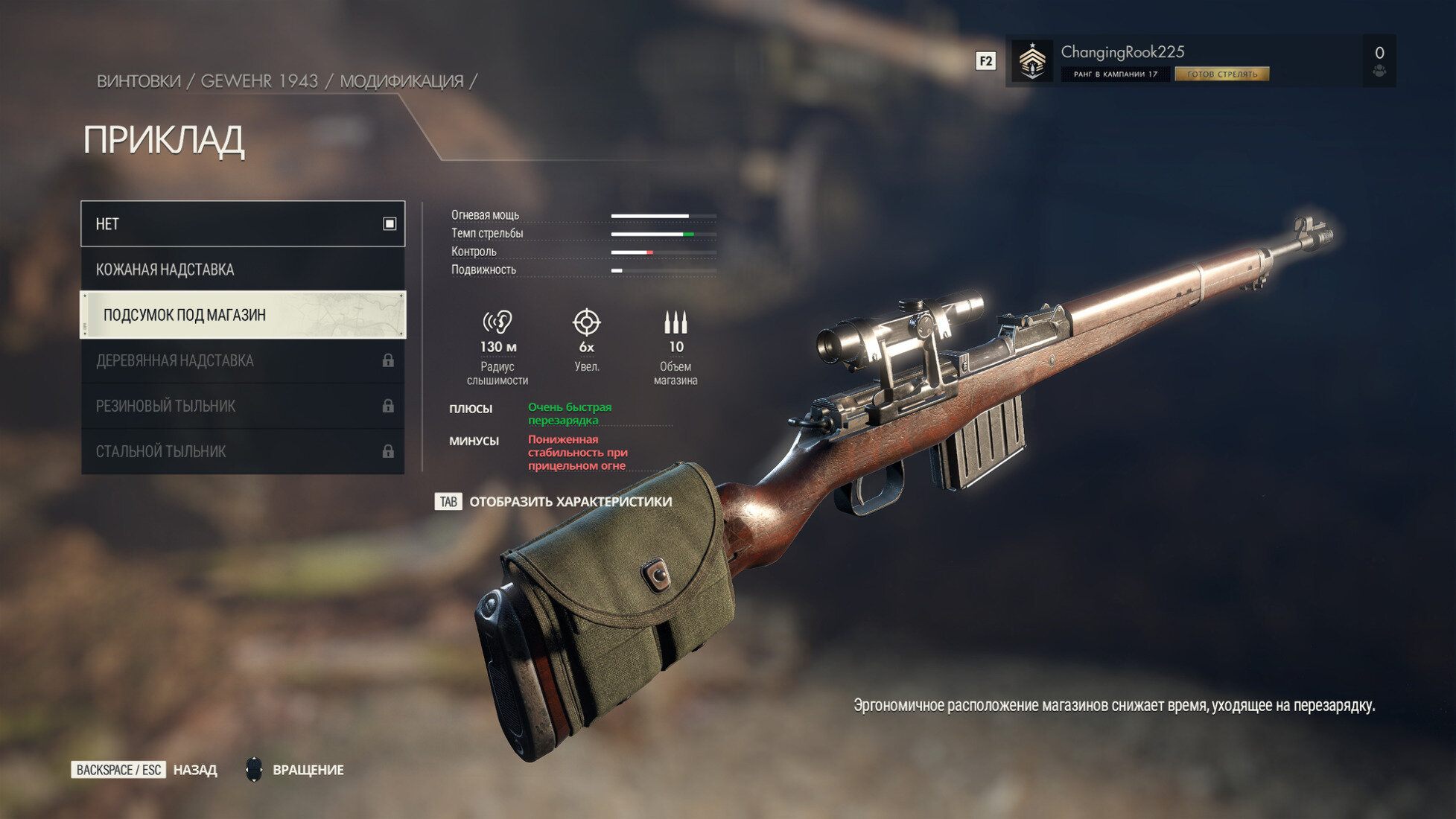Navigate to the МОДИФИКАЦИЯ breadcrumb

coord(401,81)
